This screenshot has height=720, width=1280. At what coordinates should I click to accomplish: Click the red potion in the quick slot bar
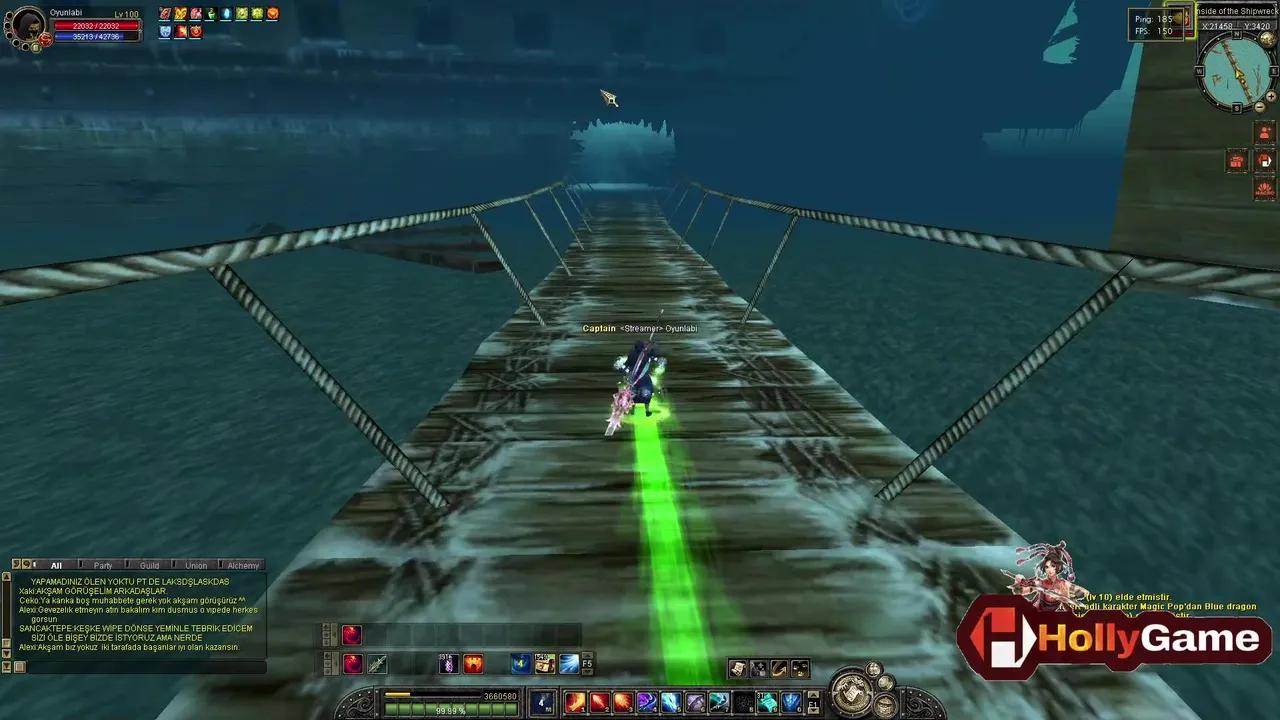(352, 662)
